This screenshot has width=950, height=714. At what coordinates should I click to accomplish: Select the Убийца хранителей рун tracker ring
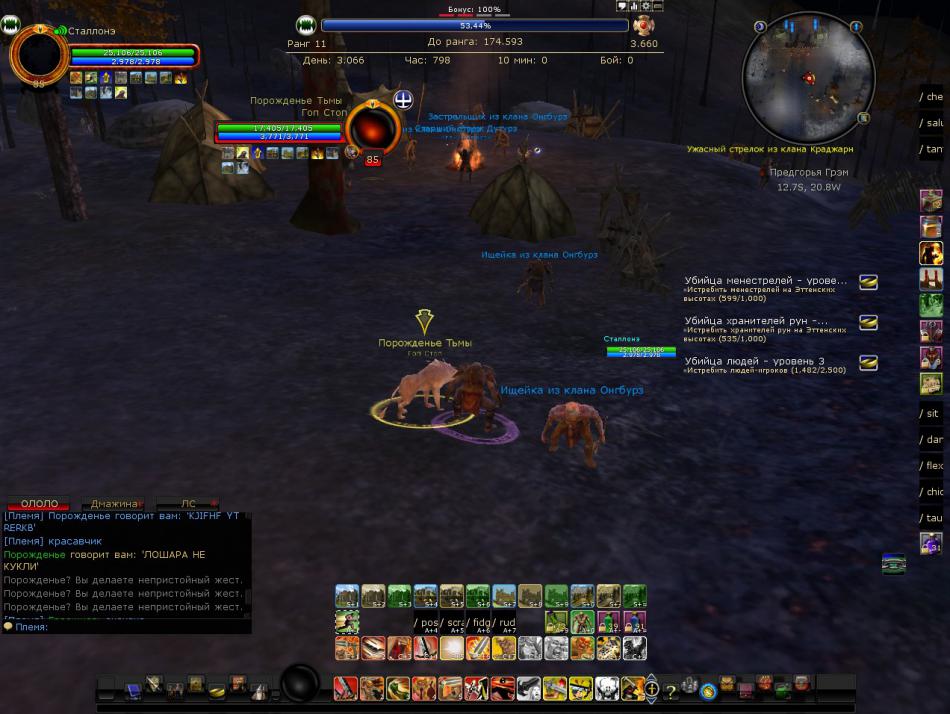coord(868,322)
